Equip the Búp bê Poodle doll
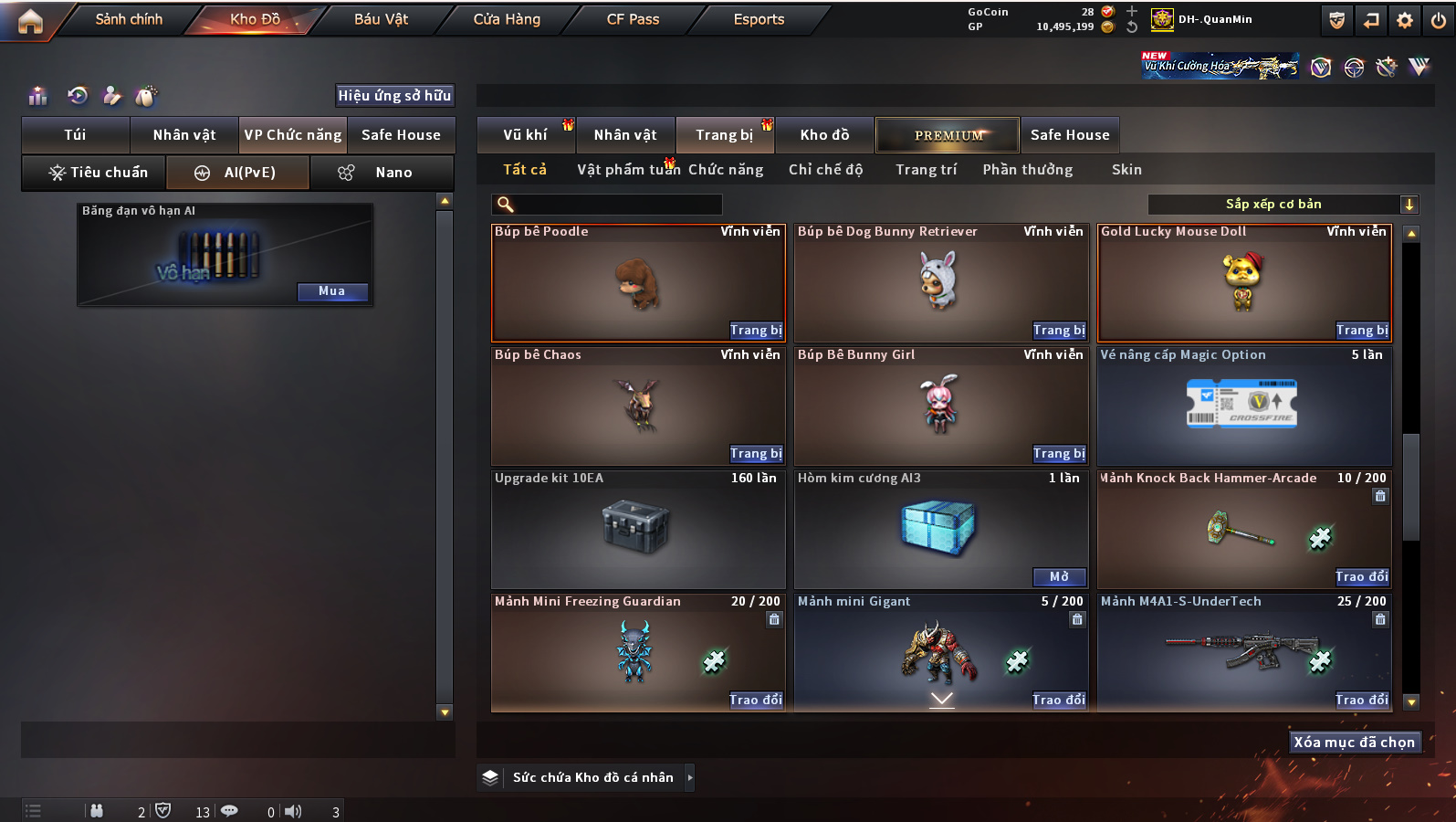This screenshot has height=822, width=1456. tap(756, 331)
